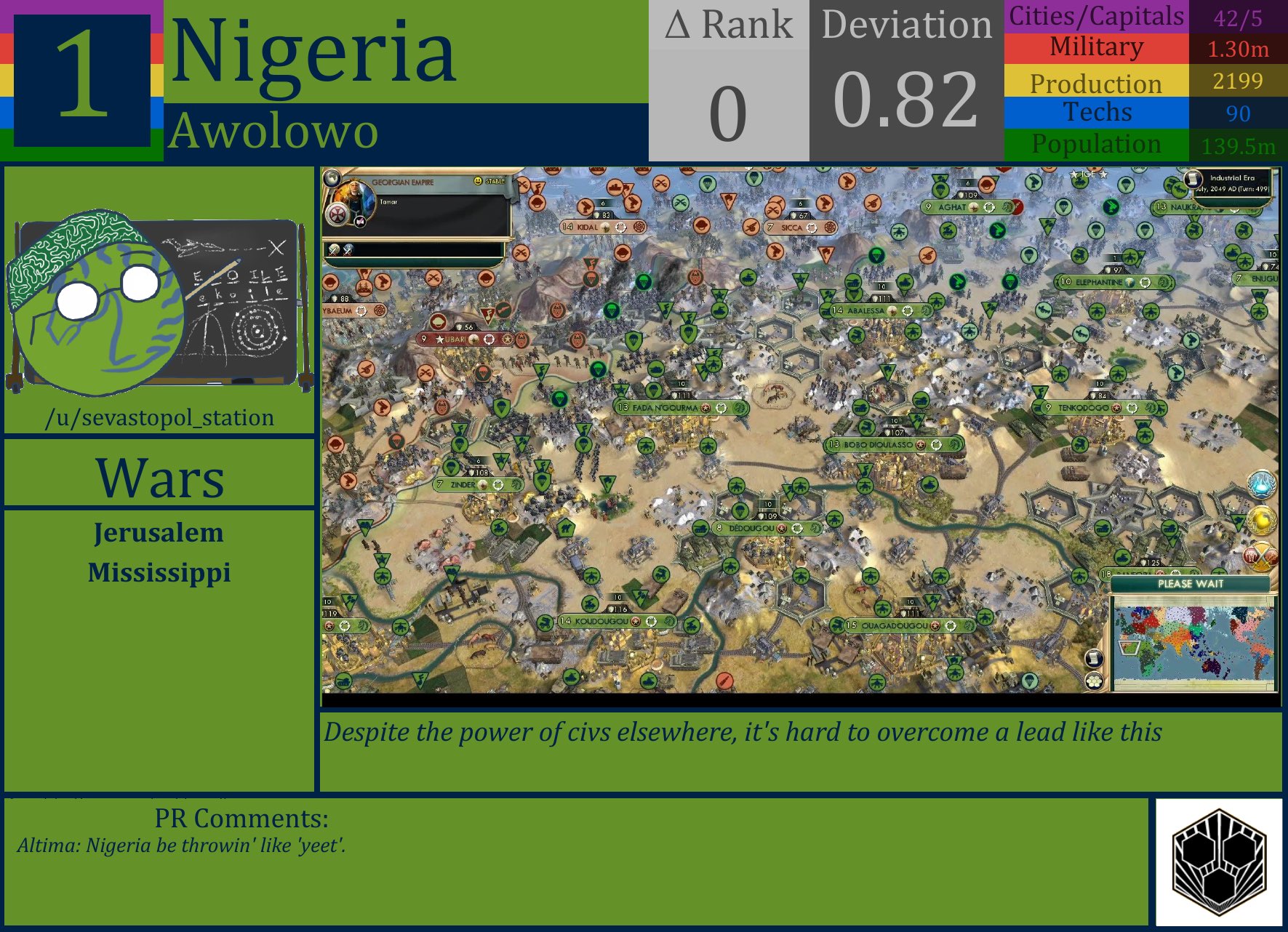Click the globe icon on the Georgian Empire panel
Image resolution: width=1288 pixels, height=932 pixels.
tap(332, 180)
